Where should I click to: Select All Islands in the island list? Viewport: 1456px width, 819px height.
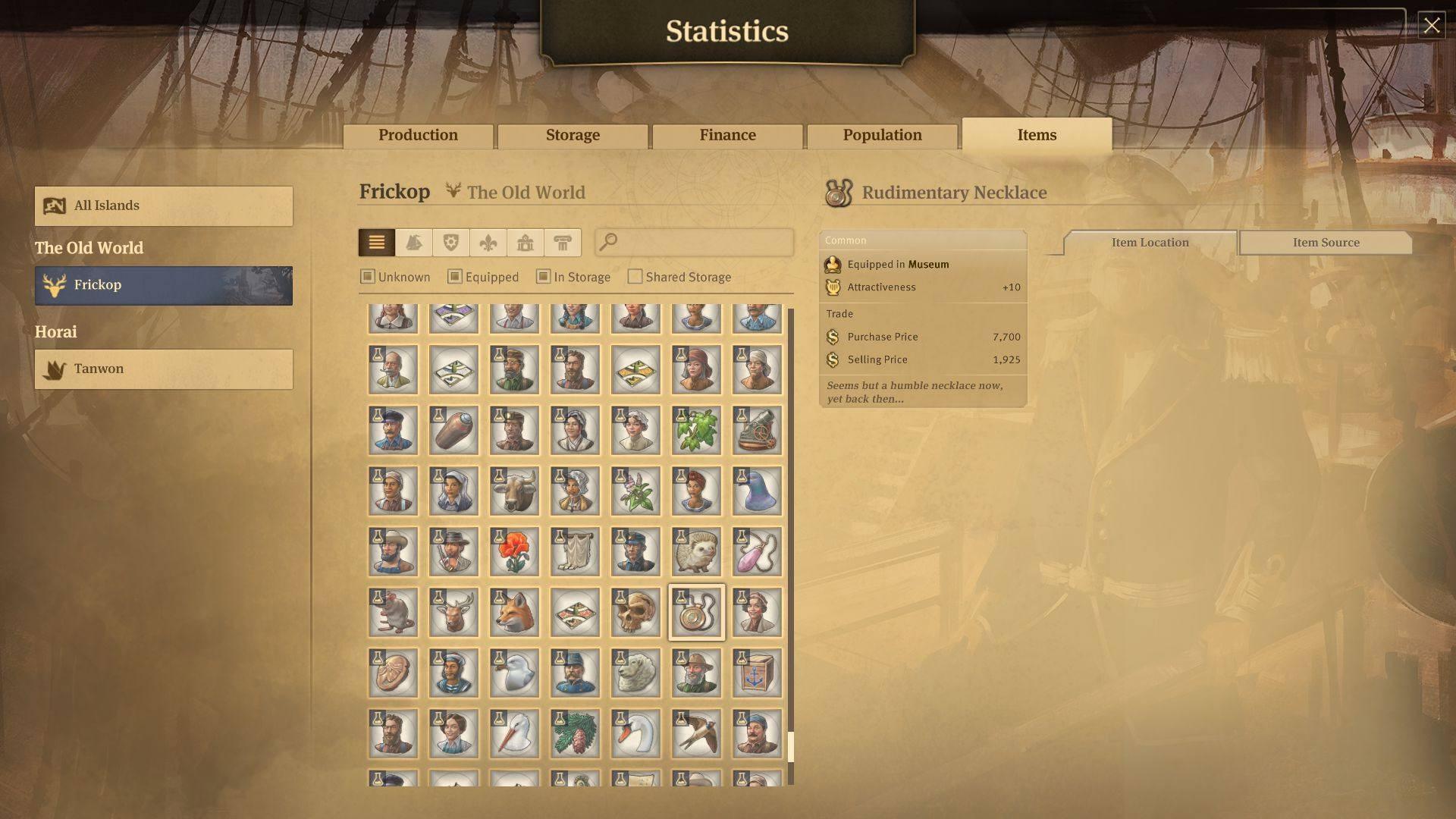point(164,206)
